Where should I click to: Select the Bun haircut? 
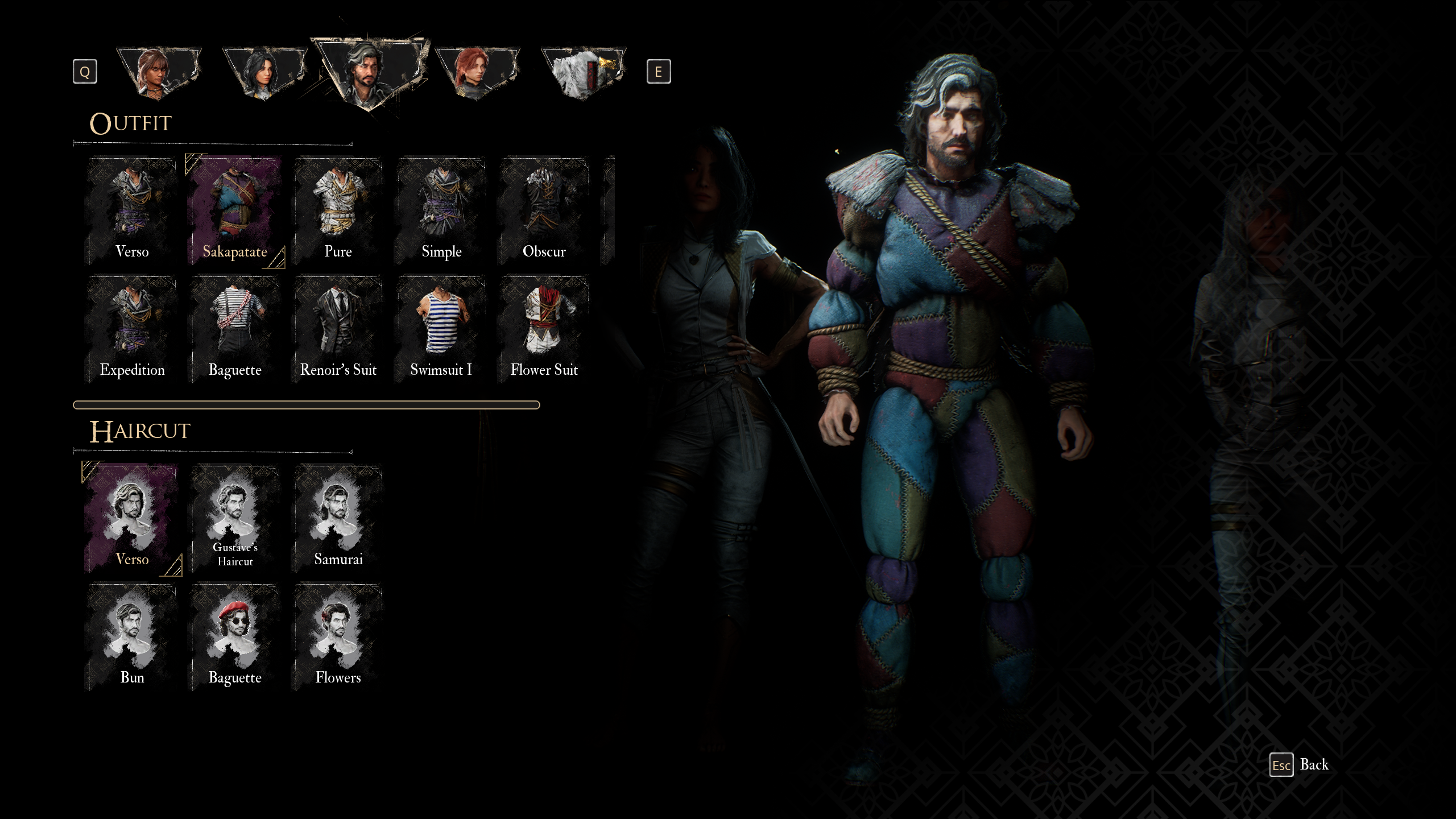pos(132,636)
